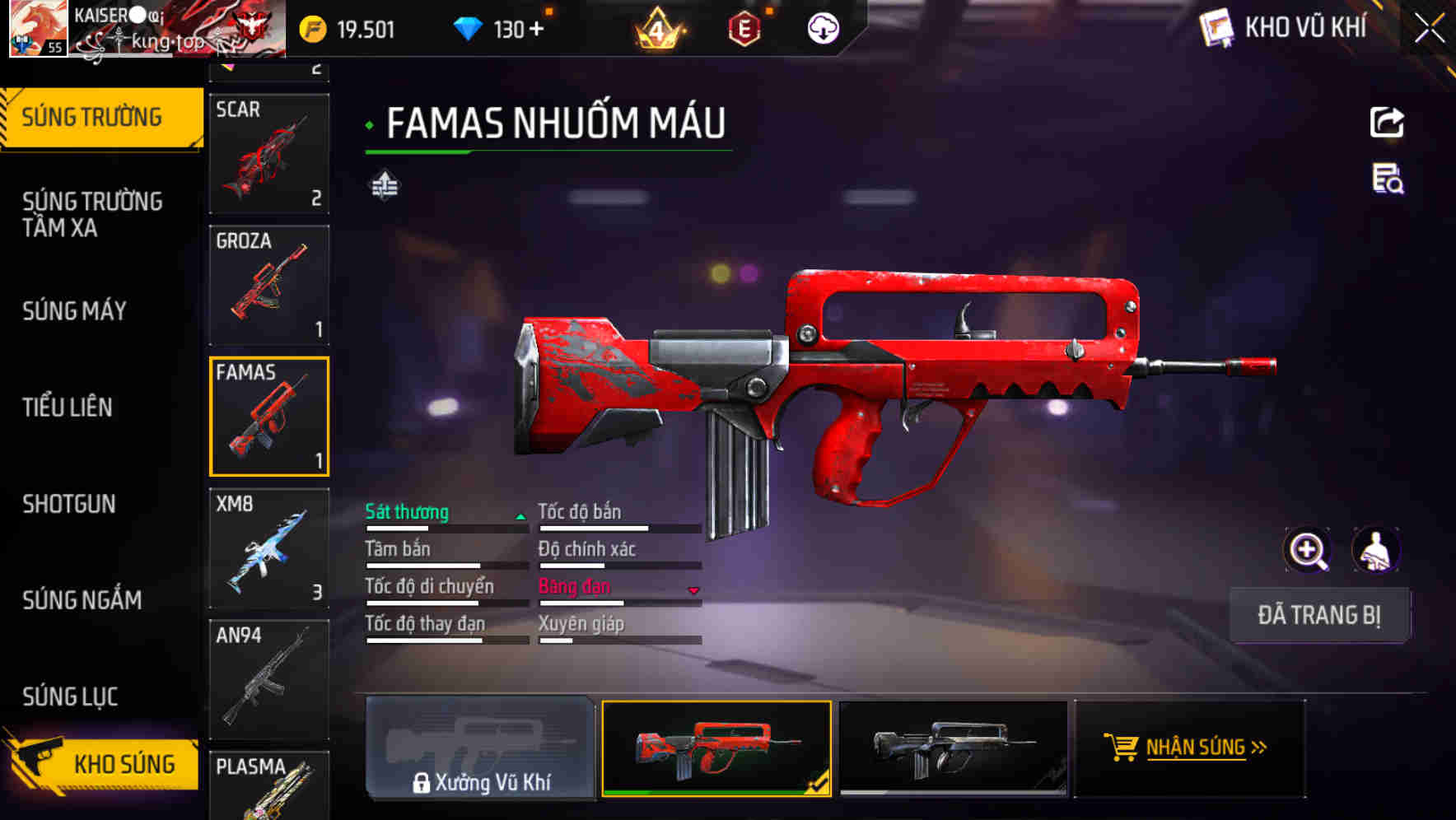
Task: Open the Súng Lục category
Action: [x=71, y=697]
